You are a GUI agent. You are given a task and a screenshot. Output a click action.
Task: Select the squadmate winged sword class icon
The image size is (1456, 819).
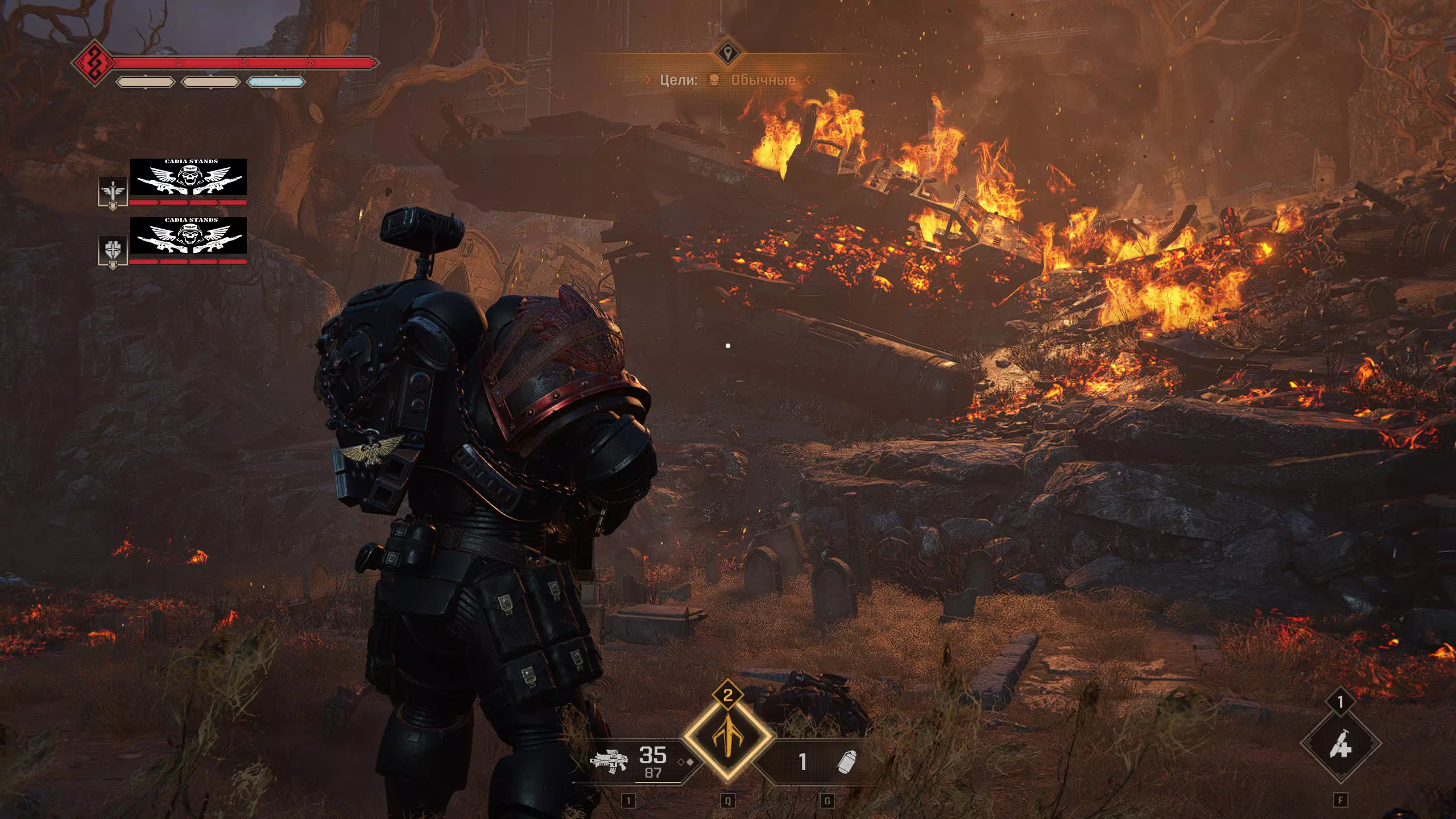113,191
